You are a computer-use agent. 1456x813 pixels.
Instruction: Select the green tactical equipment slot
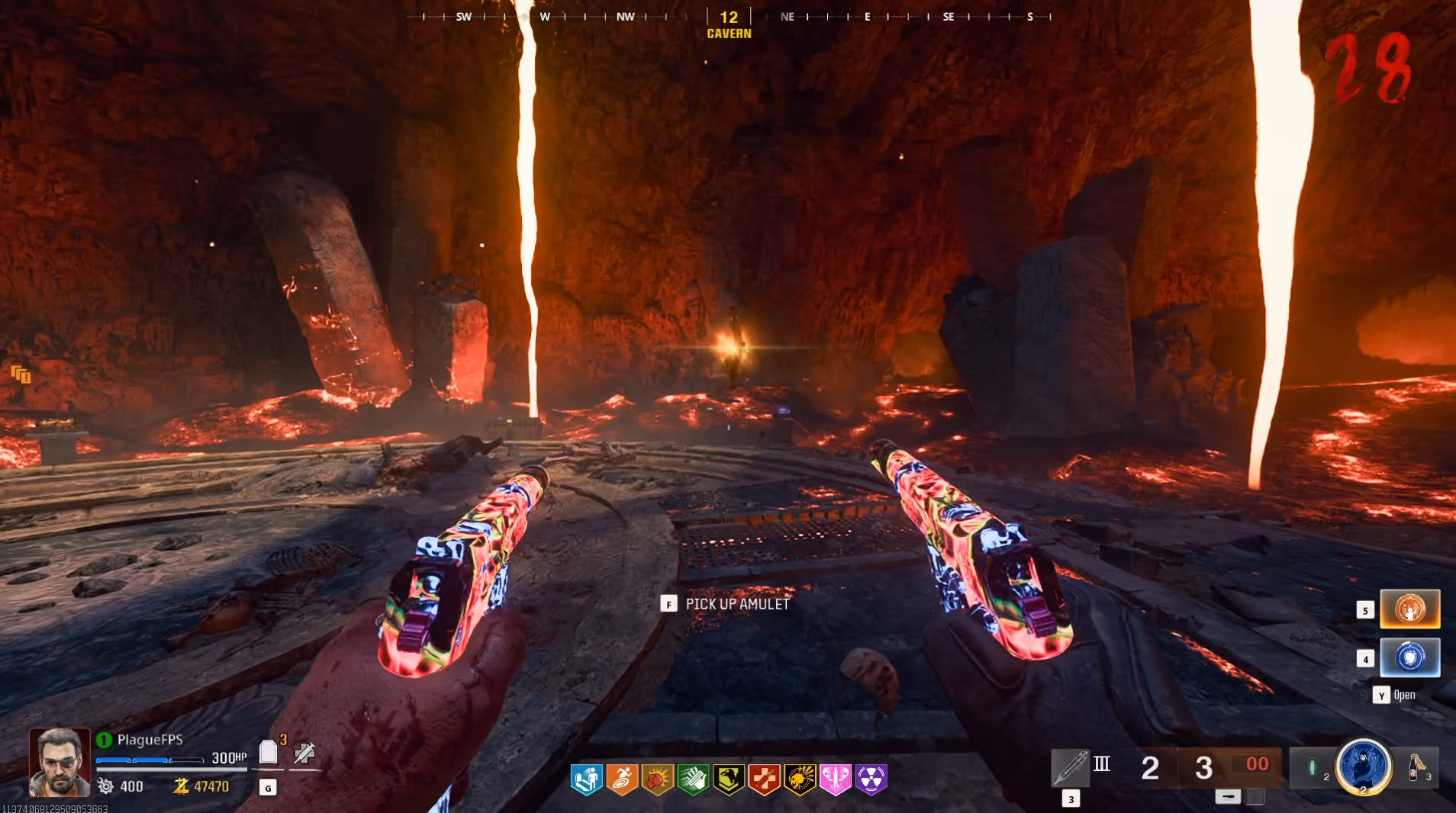pyautogui.click(x=1313, y=767)
